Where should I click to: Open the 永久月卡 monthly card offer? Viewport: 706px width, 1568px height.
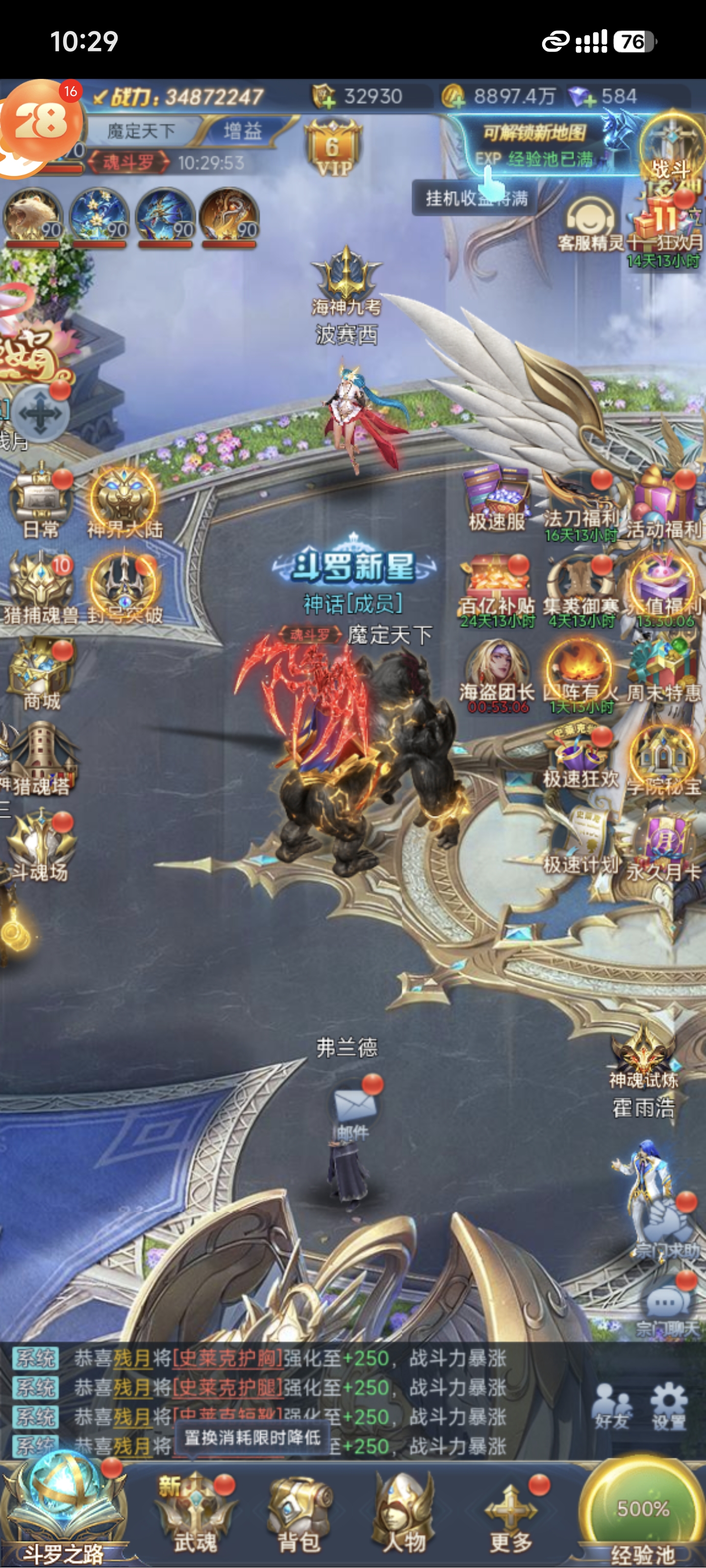[663, 846]
